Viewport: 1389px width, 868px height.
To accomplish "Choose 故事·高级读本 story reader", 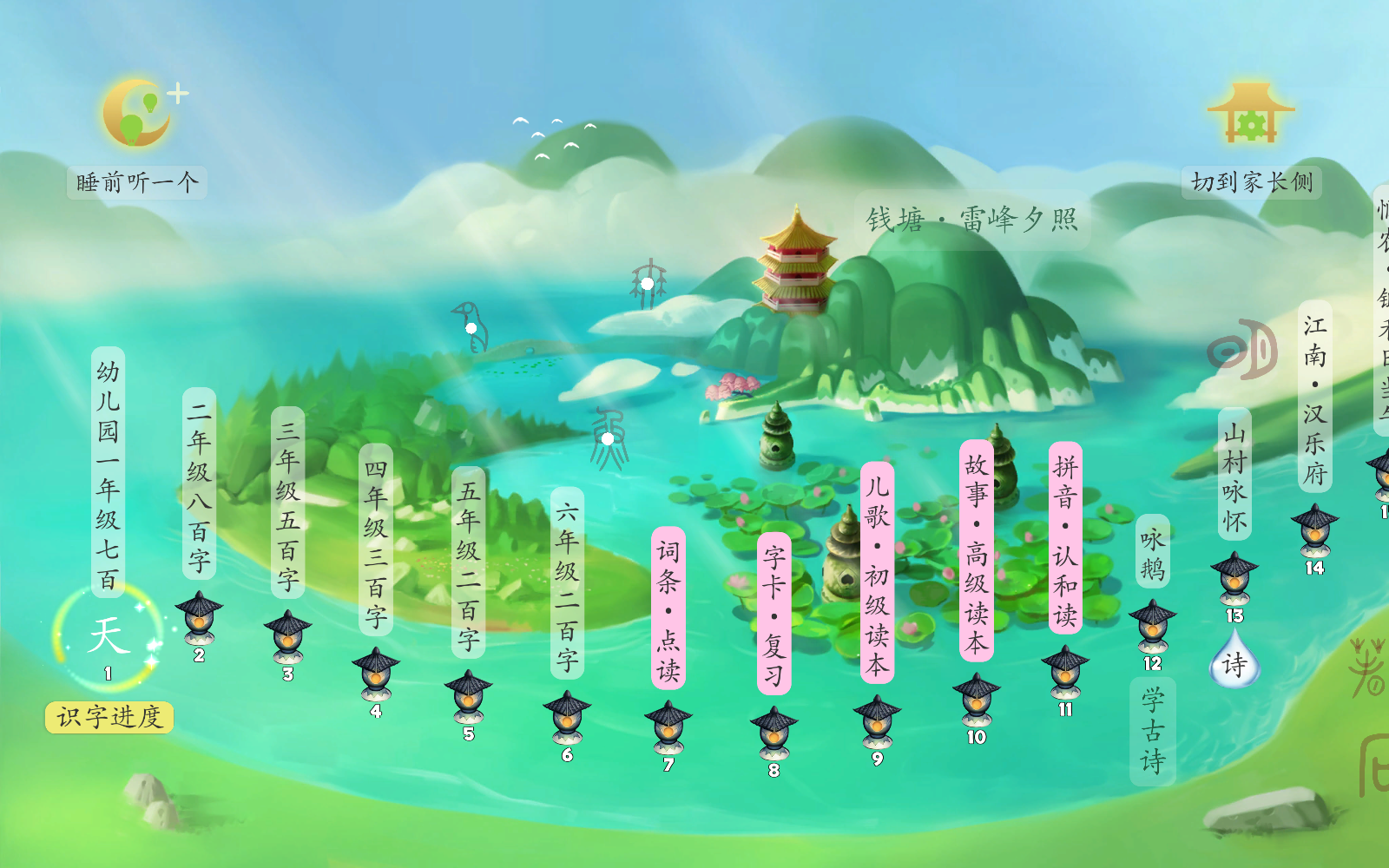I will (976, 550).
